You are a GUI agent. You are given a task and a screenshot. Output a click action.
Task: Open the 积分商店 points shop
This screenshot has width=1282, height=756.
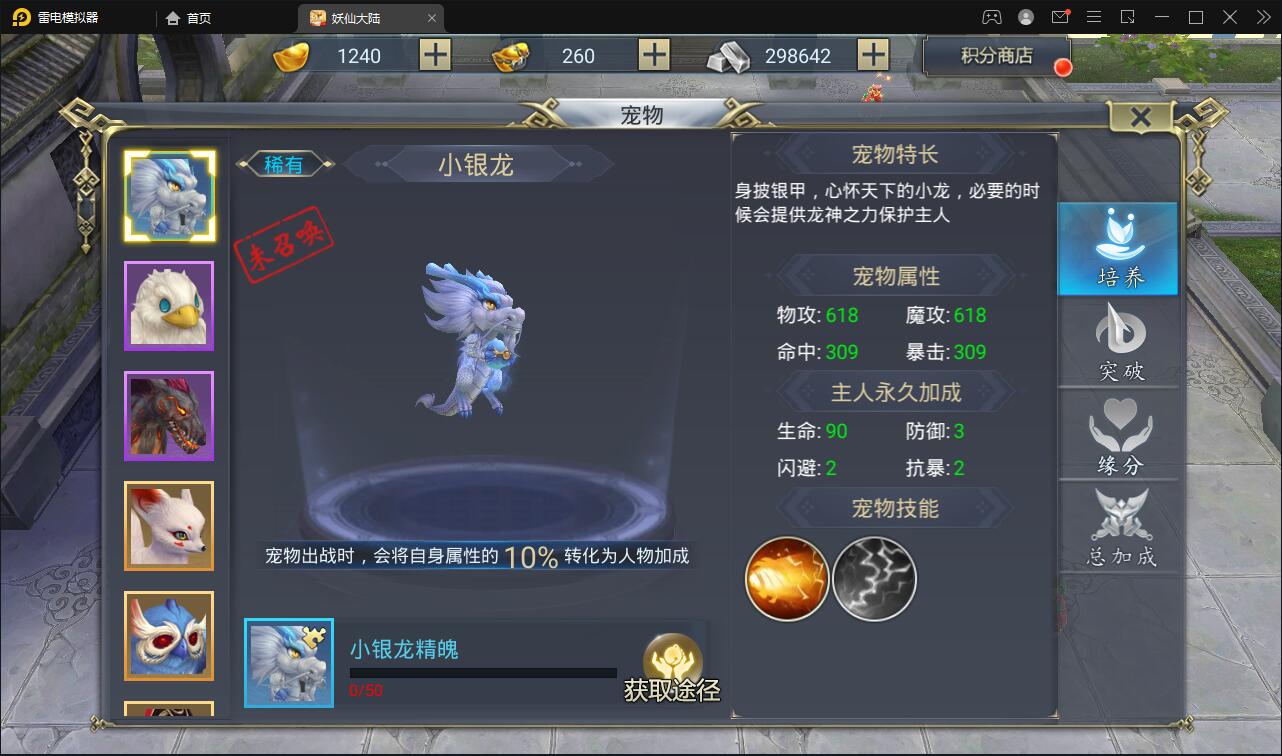click(x=997, y=57)
